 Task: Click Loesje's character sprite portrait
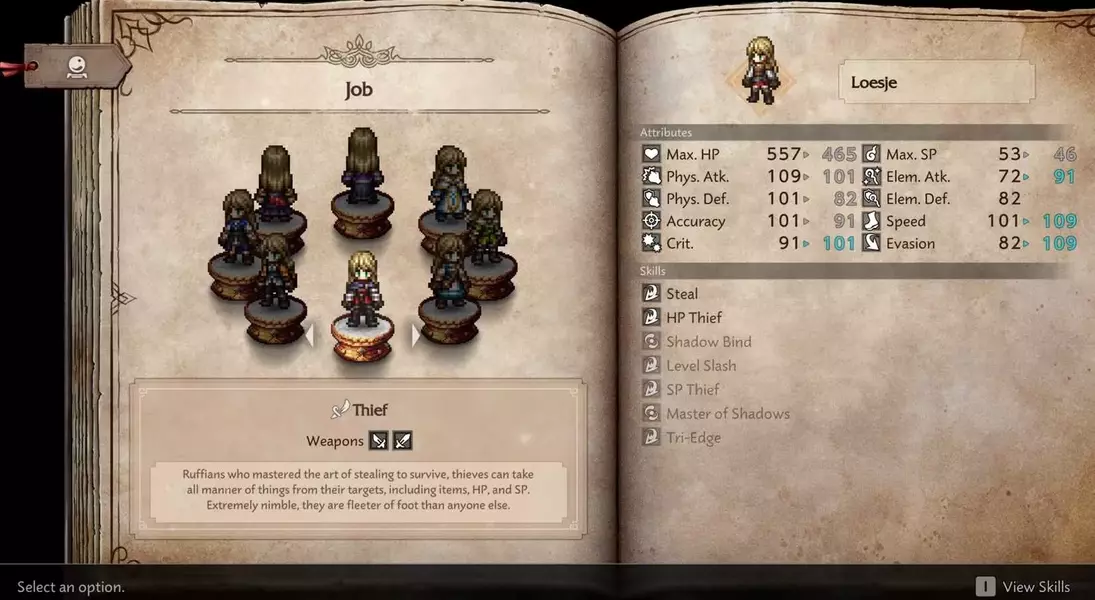761,70
